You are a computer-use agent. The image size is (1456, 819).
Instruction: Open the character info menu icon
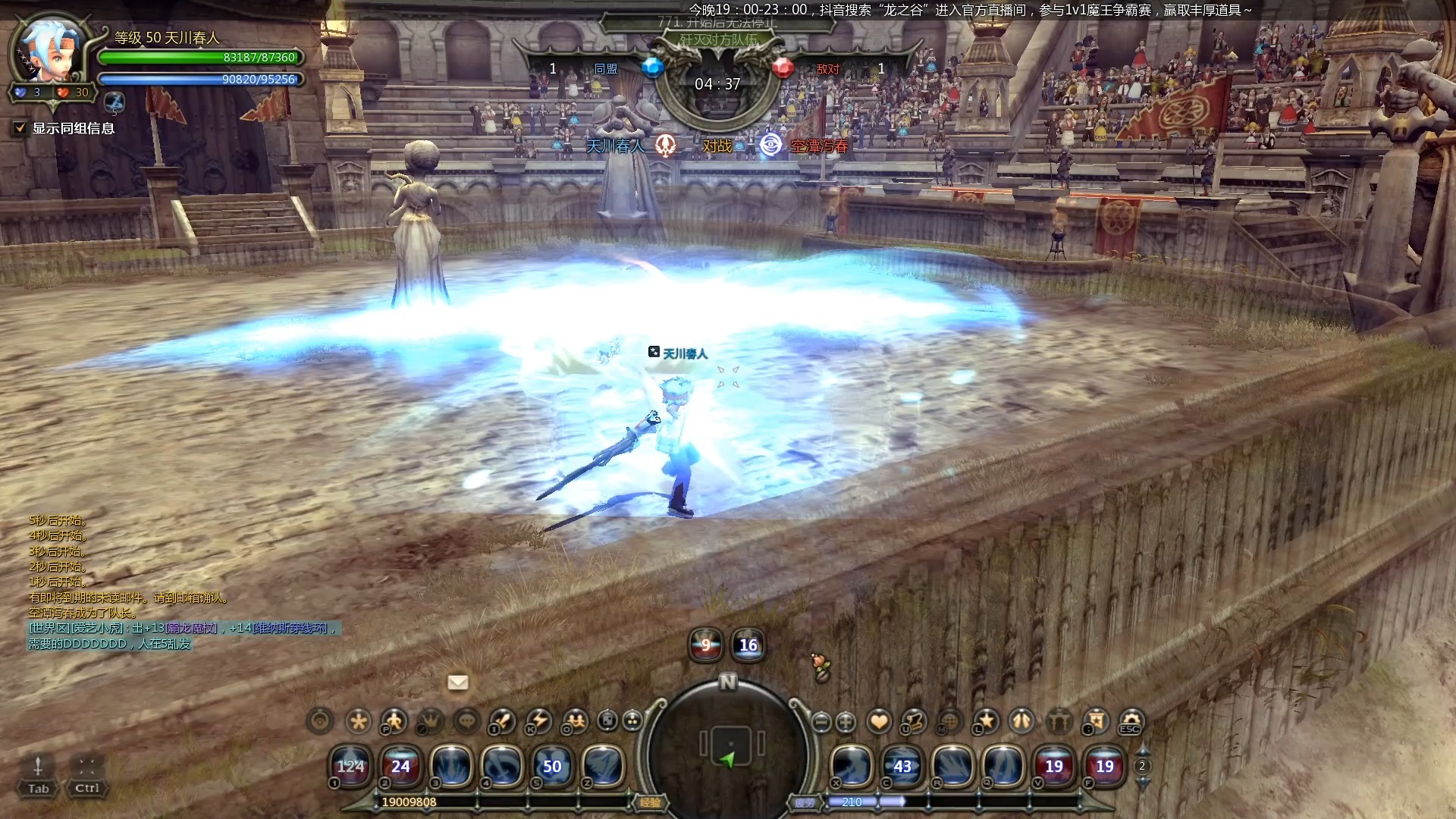click(394, 720)
